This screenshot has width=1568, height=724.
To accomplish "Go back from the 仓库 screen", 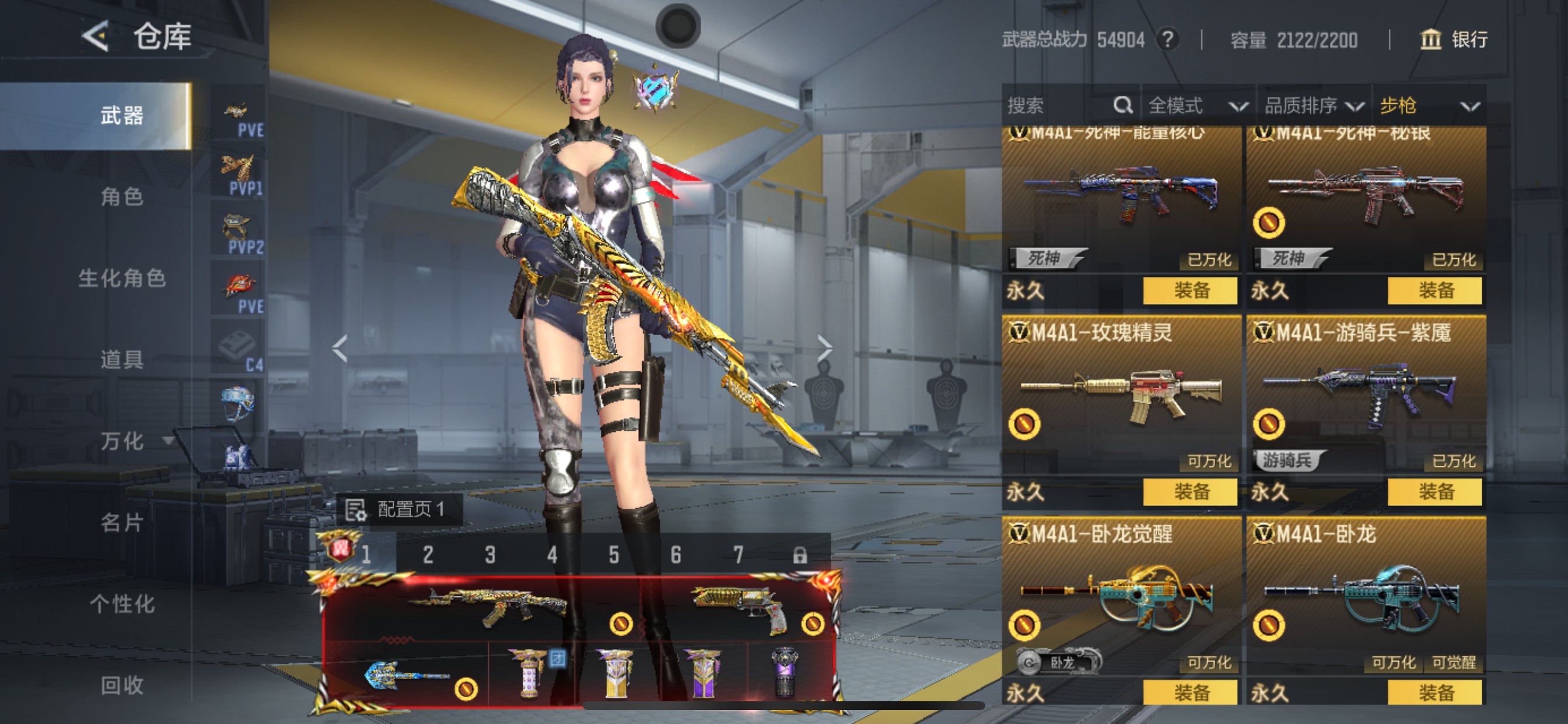I will (96, 37).
